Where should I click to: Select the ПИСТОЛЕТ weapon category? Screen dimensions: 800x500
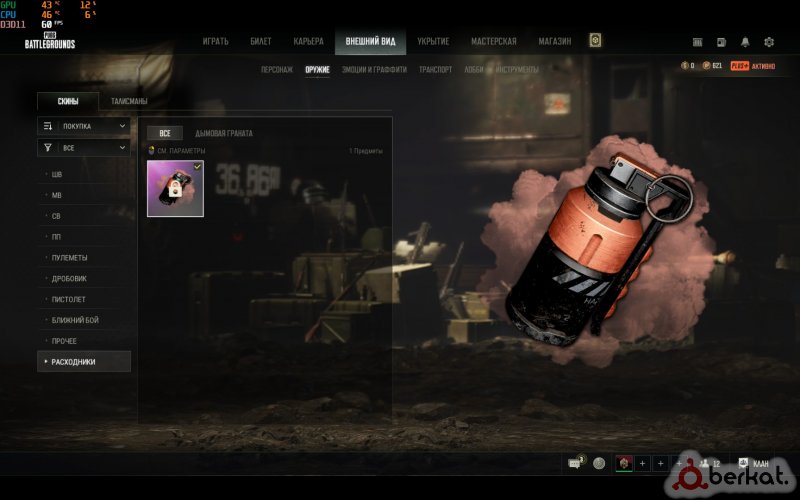point(67,299)
